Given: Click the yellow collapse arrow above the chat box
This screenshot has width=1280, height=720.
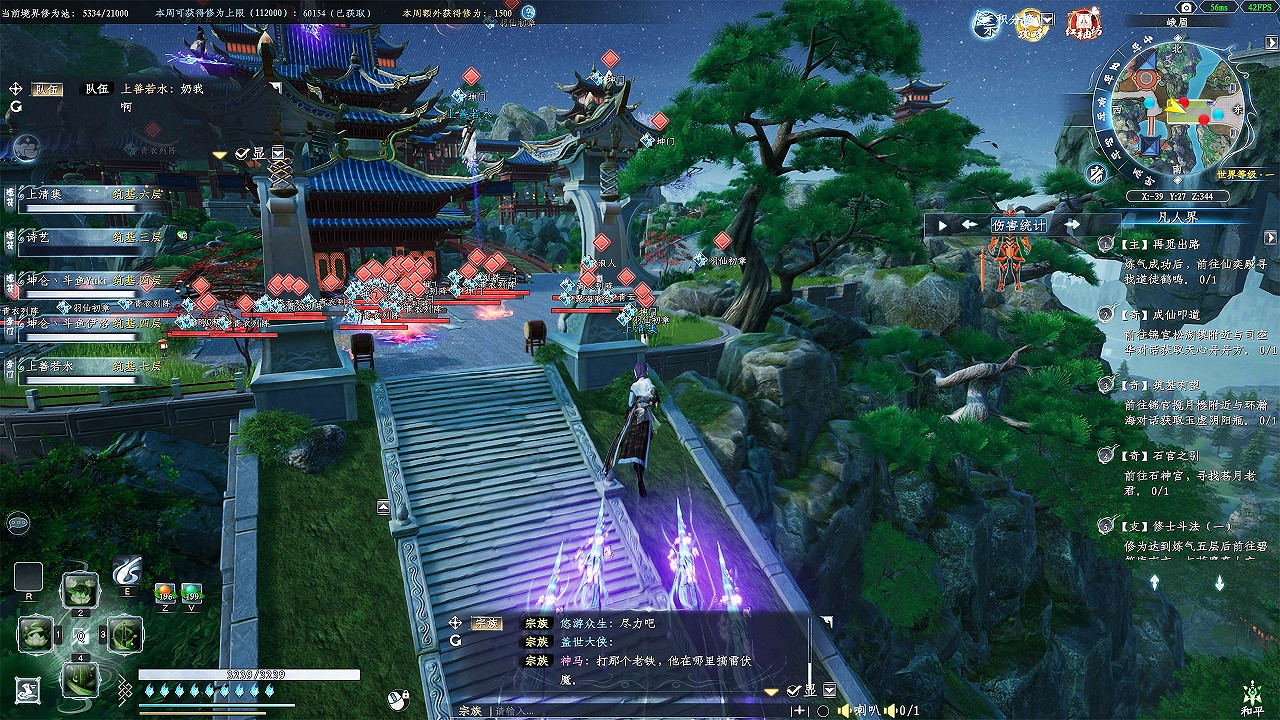Looking at the screenshot, I should pyautogui.click(x=769, y=692).
